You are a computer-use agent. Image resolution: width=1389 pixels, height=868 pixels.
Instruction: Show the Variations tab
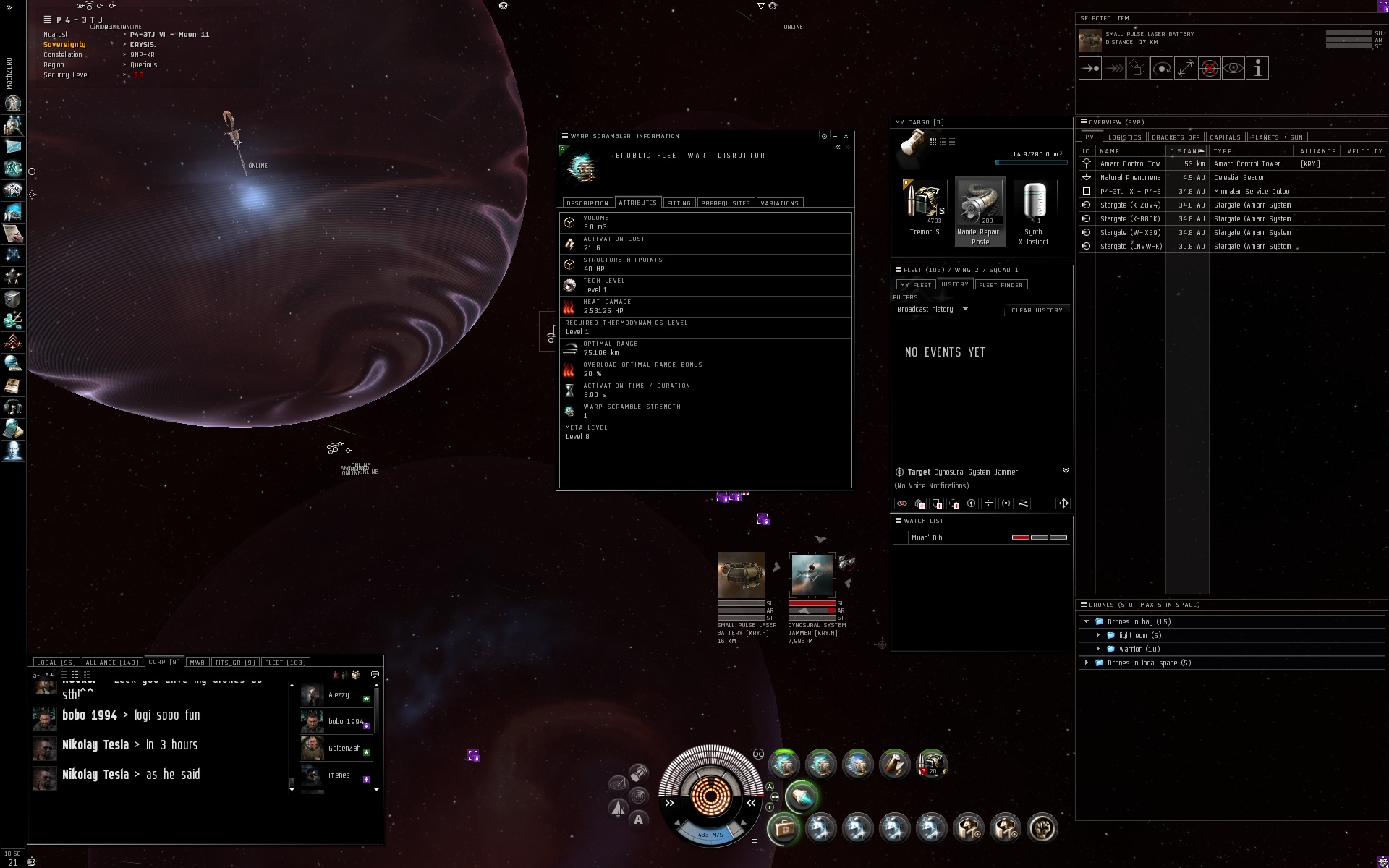[x=779, y=203]
